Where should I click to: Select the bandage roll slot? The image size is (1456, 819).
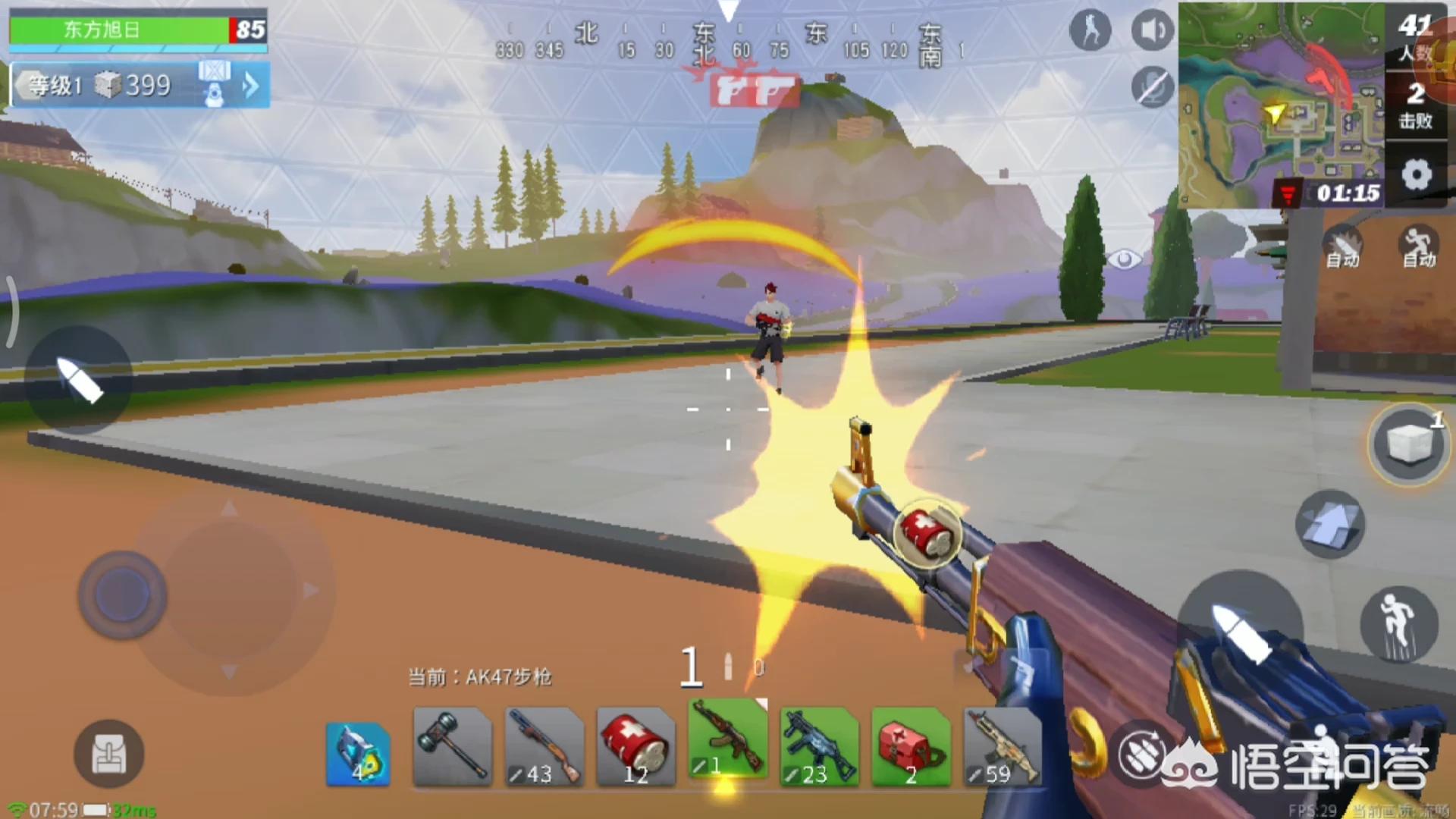pos(636,746)
